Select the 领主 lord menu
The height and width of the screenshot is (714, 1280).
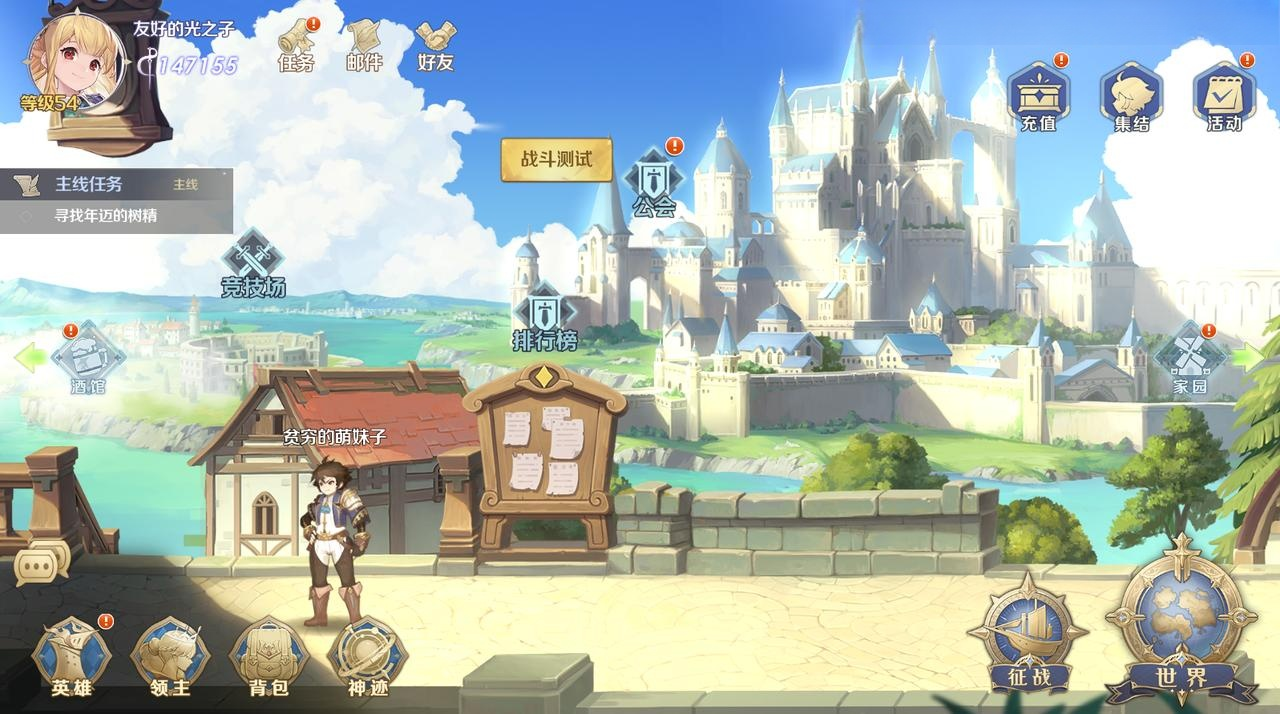170,657
